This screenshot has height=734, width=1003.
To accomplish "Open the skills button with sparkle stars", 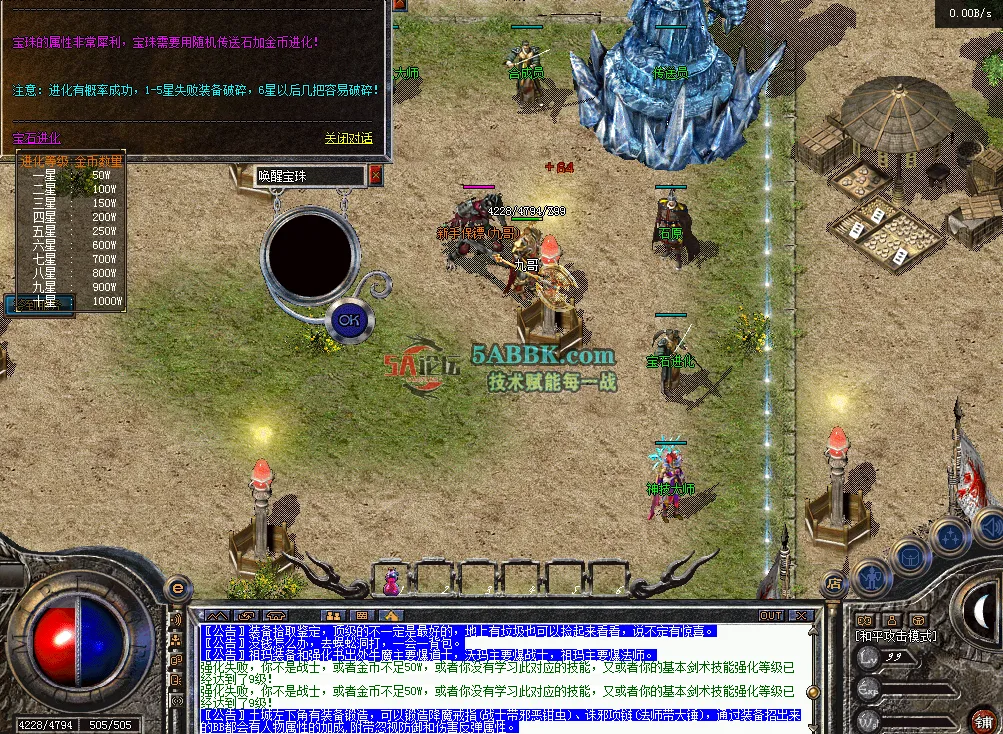I will 948,537.
